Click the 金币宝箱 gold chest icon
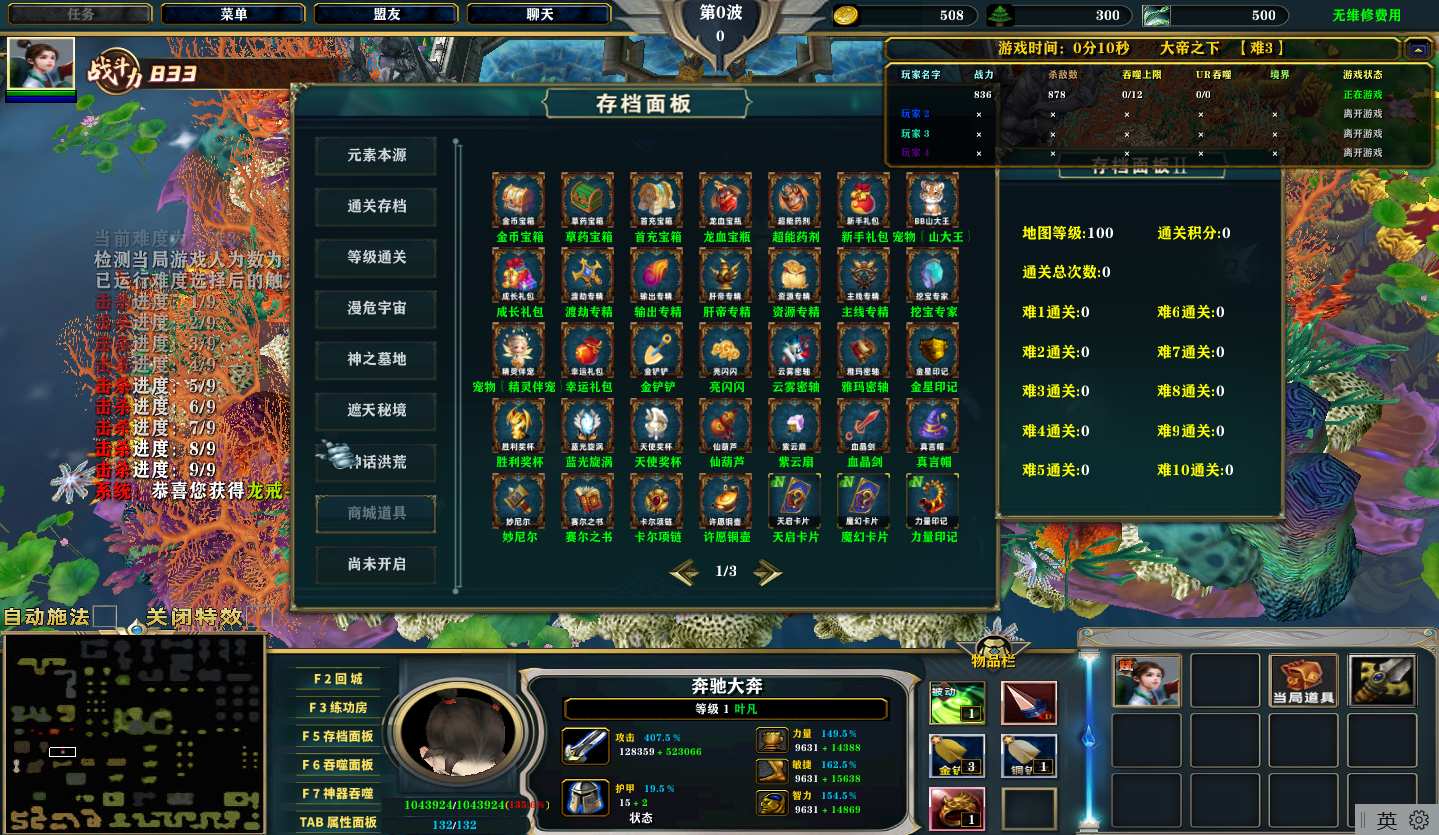Image resolution: width=1439 pixels, height=835 pixels. point(518,200)
